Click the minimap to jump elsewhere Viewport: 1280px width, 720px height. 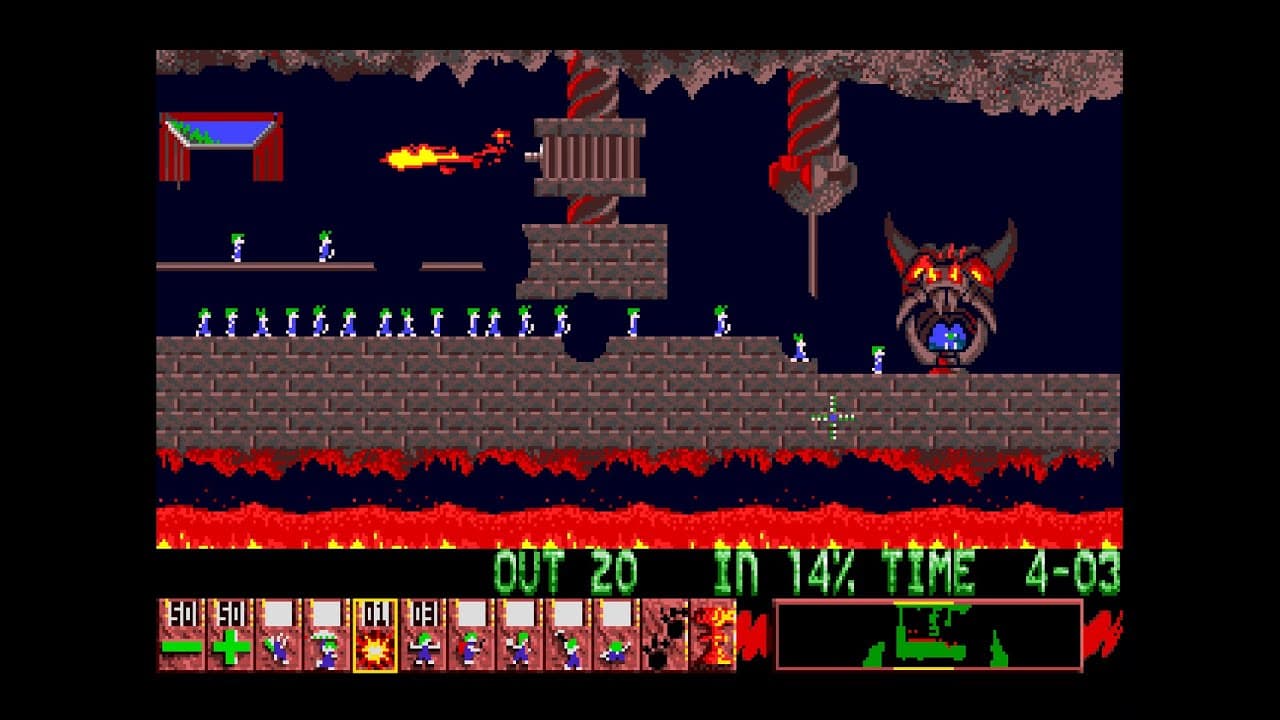(930, 632)
